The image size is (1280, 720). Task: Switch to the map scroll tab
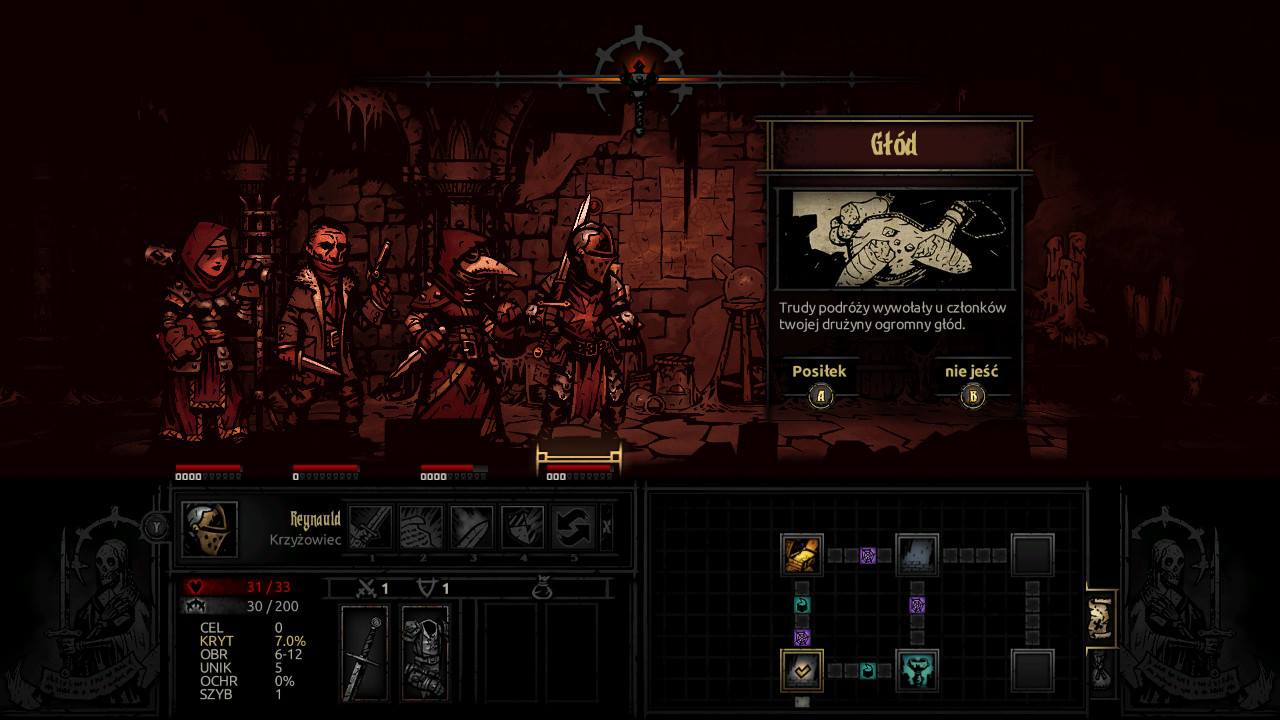pyautogui.click(x=1101, y=619)
